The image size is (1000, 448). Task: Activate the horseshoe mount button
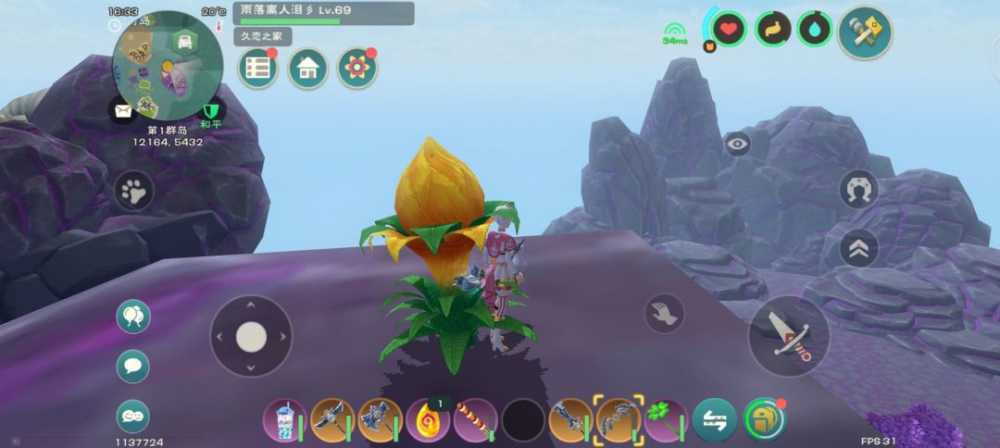(858, 188)
